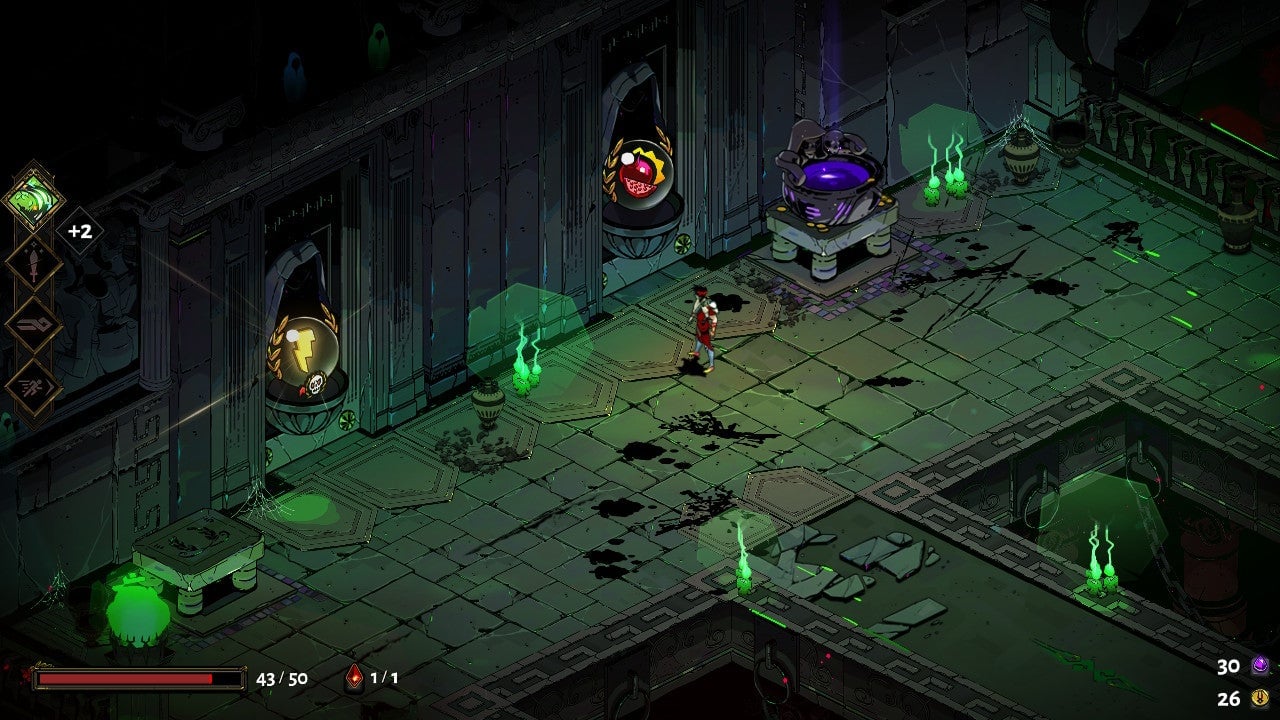
Task: Open the +2 additional boons indicator
Action: click(x=80, y=232)
